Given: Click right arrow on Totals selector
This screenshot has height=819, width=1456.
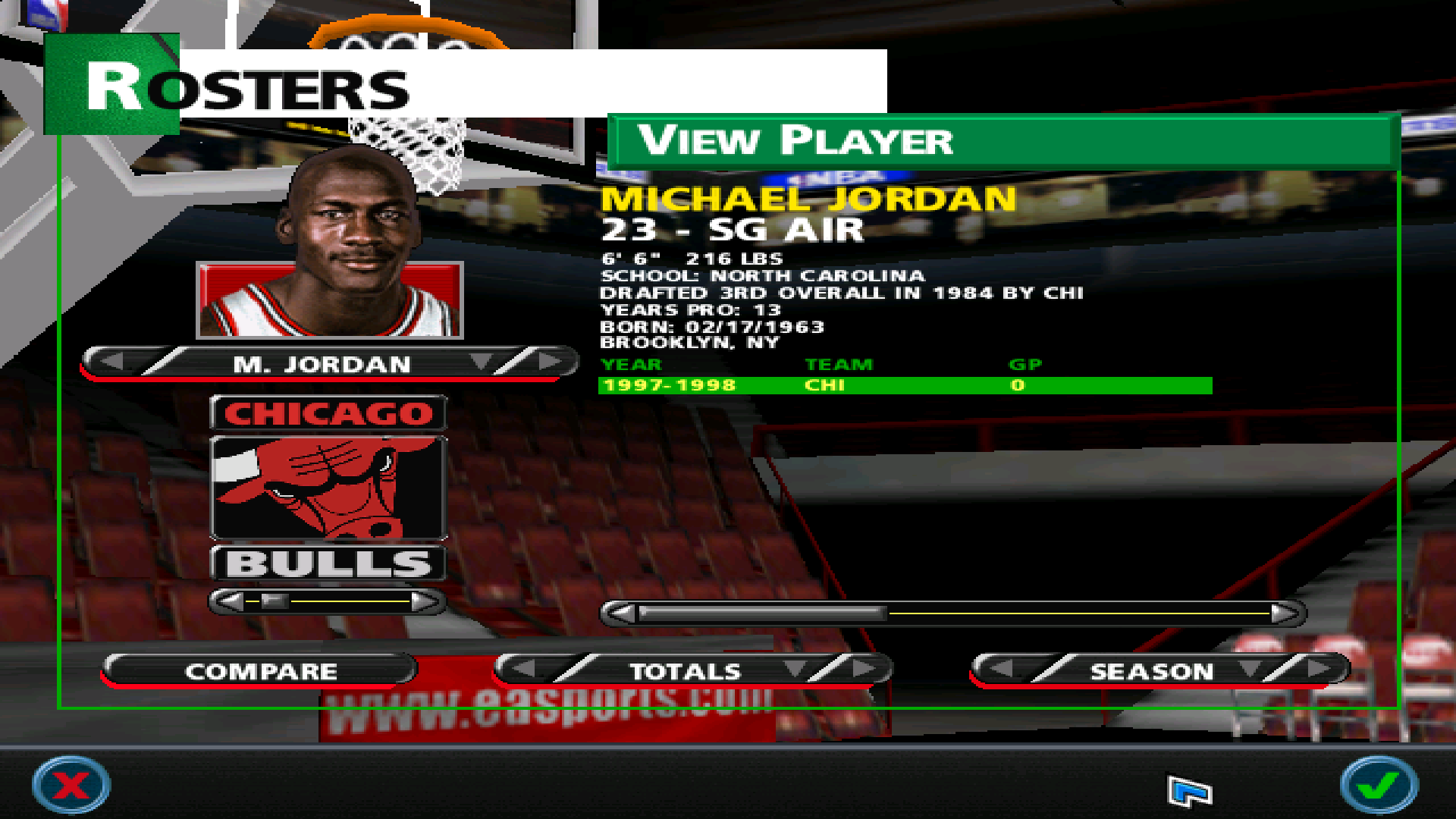Looking at the screenshot, I should coord(864,669).
